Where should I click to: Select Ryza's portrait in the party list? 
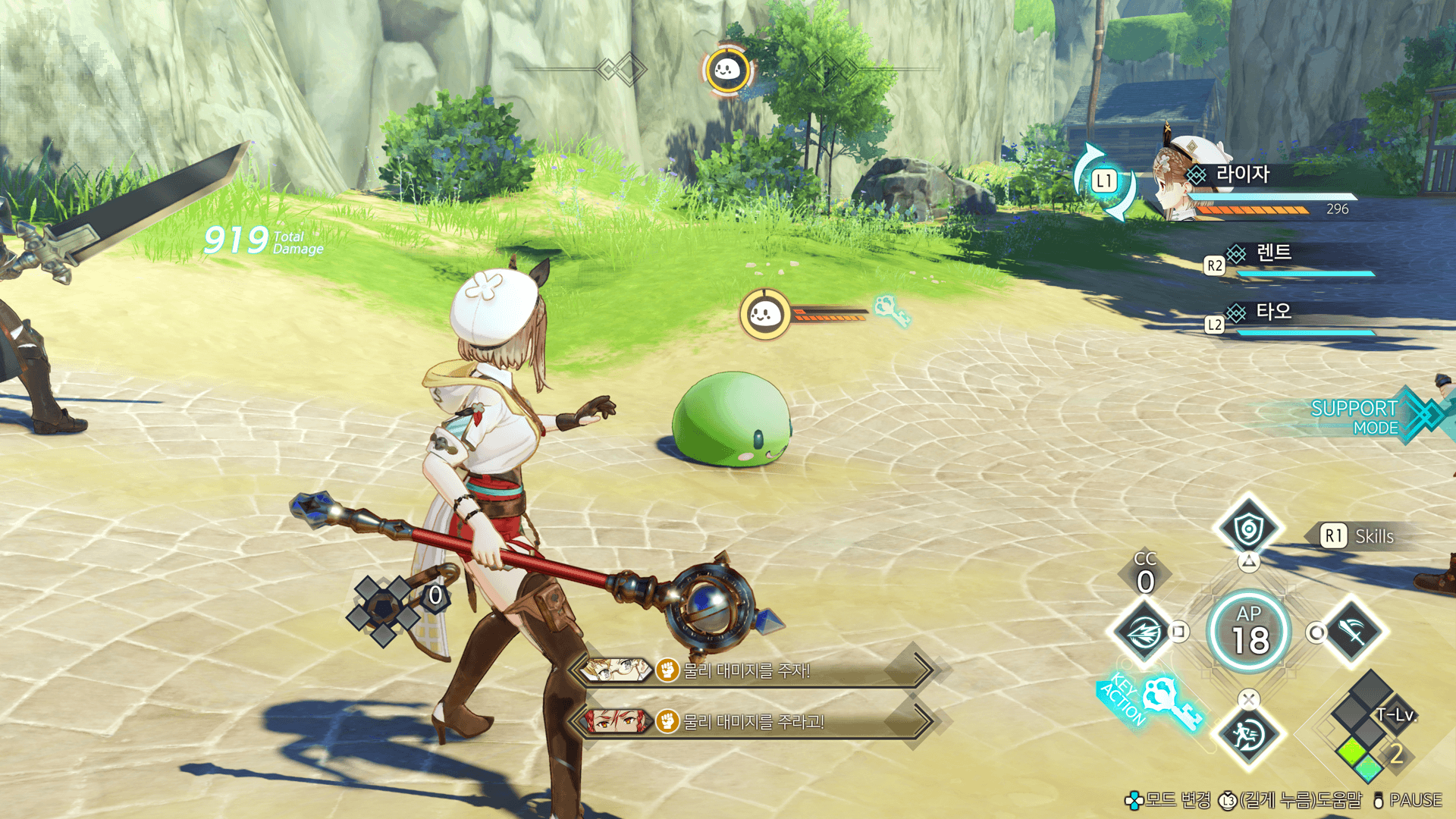click(1181, 178)
